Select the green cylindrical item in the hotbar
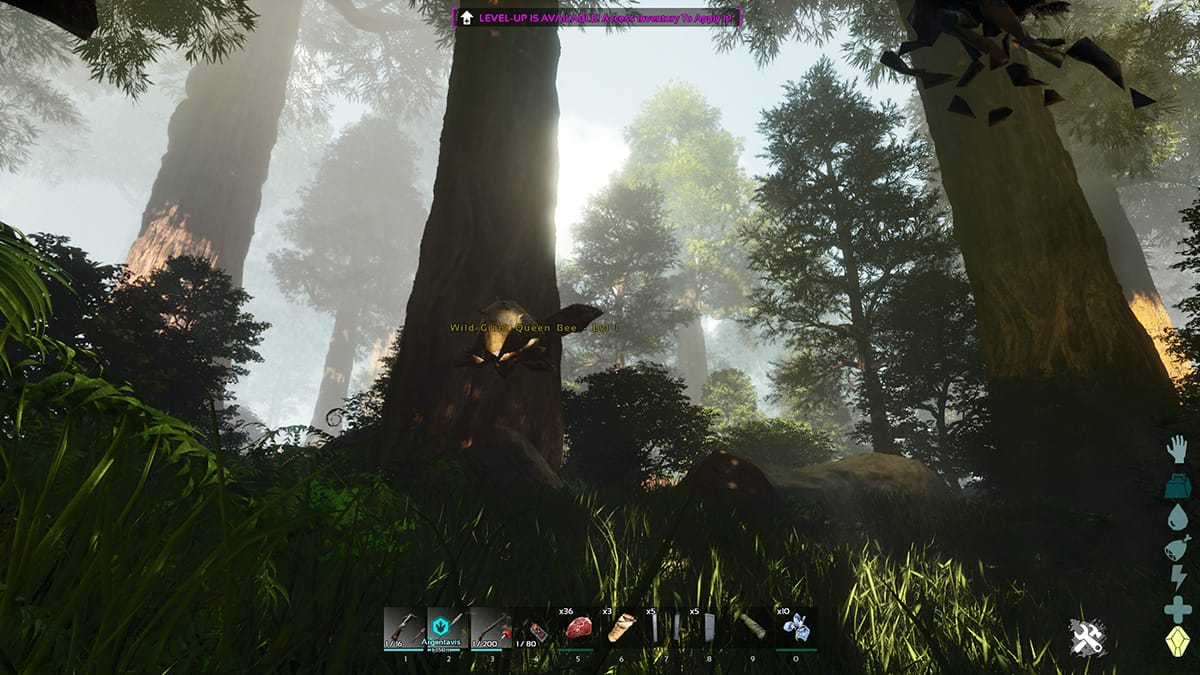 (751, 628)
